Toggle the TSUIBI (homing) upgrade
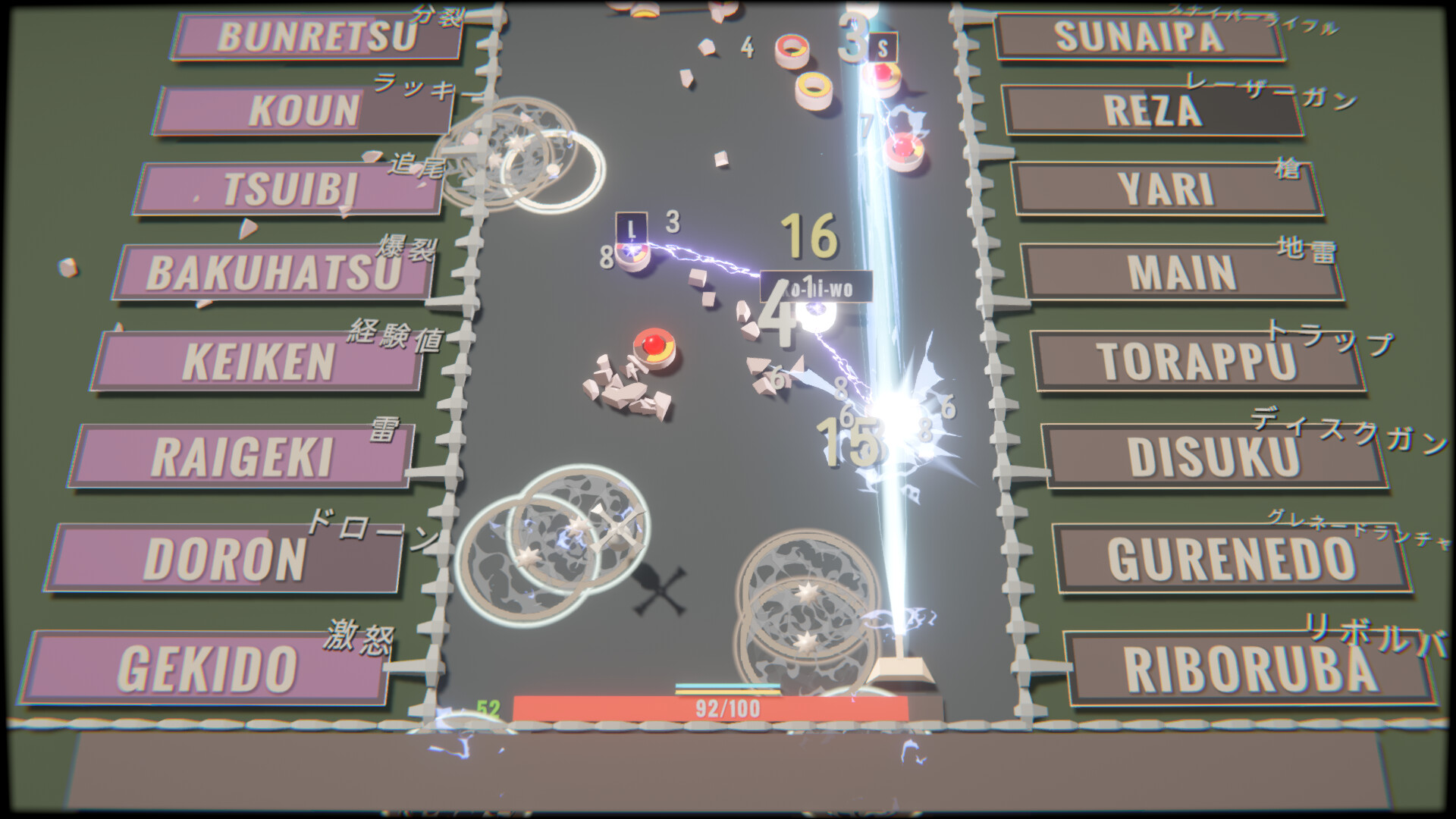Screen dimensions: 1456x819 (x=288, y=190)
